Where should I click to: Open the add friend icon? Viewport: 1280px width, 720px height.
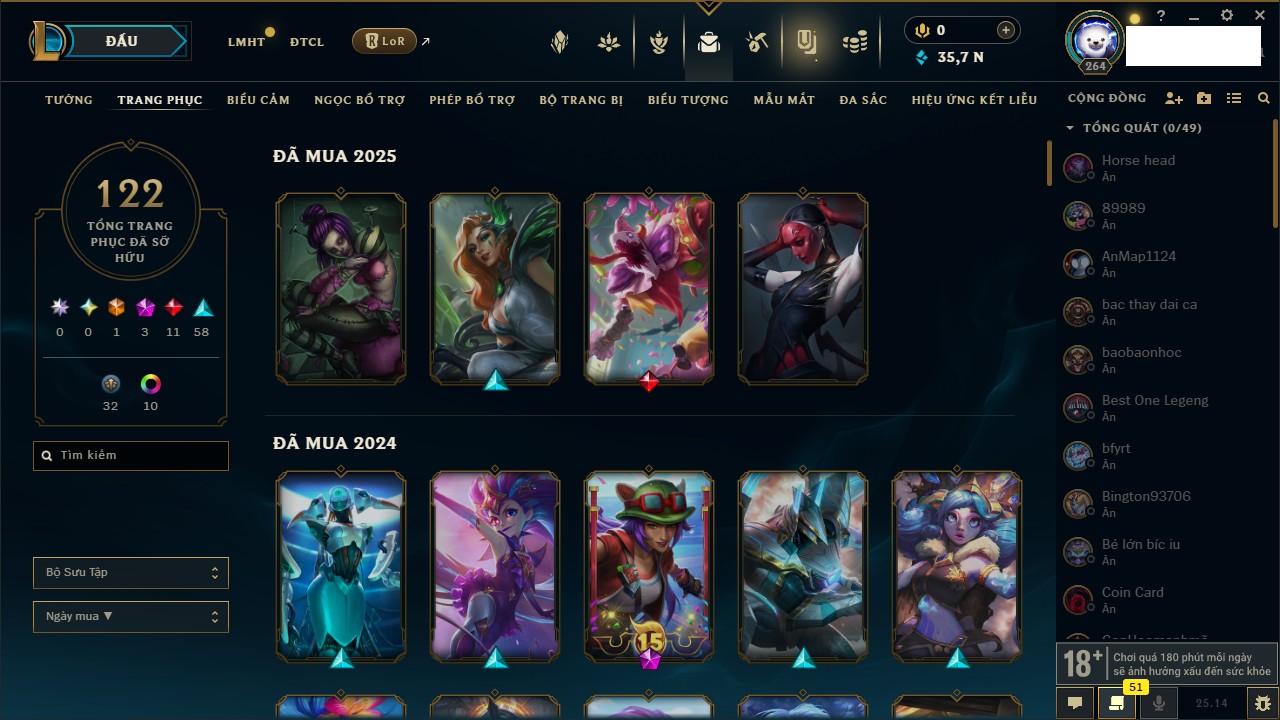pos(1174,99)
